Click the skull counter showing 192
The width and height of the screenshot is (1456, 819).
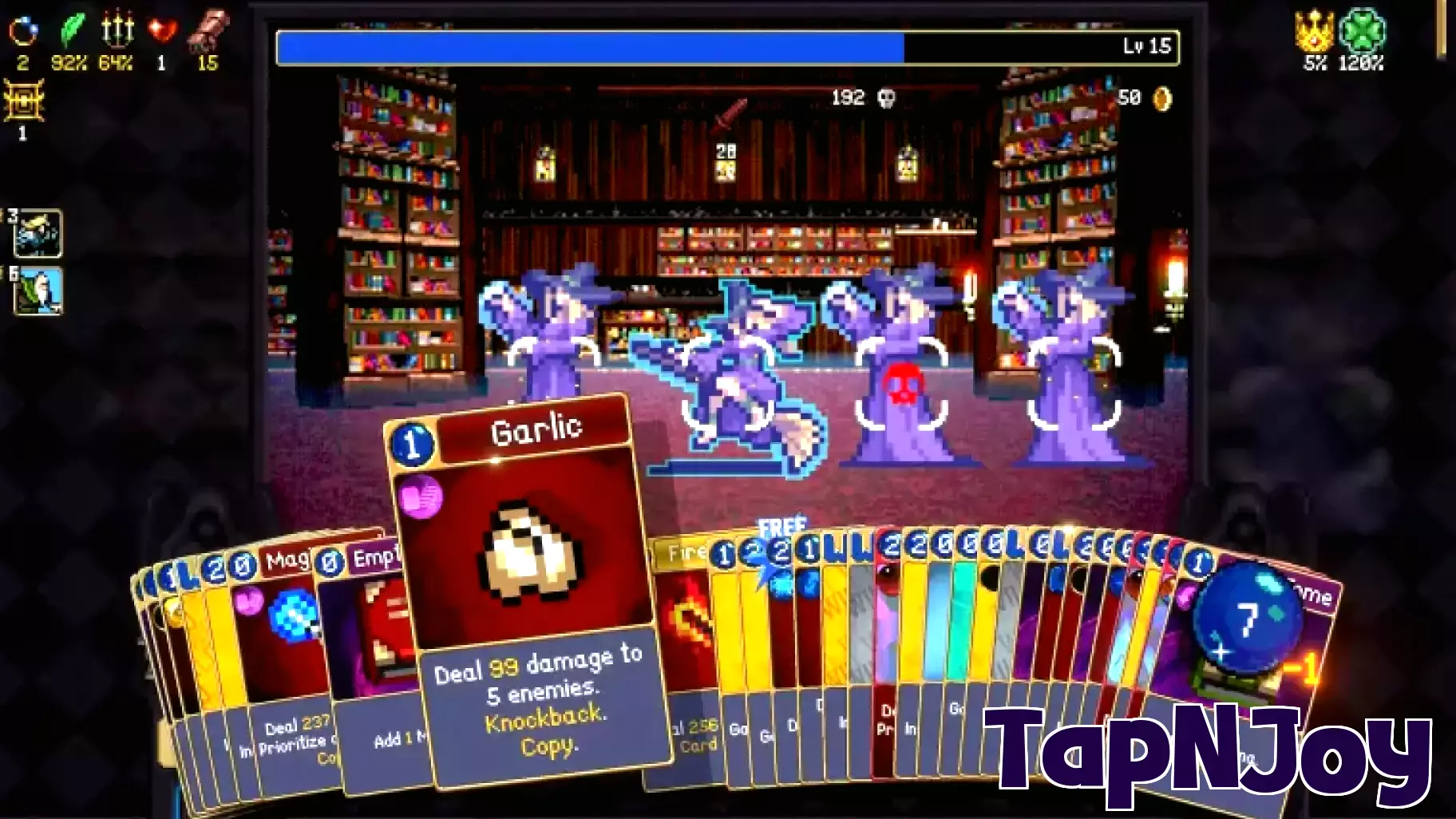pyautogui.click(x=866, y=99)
